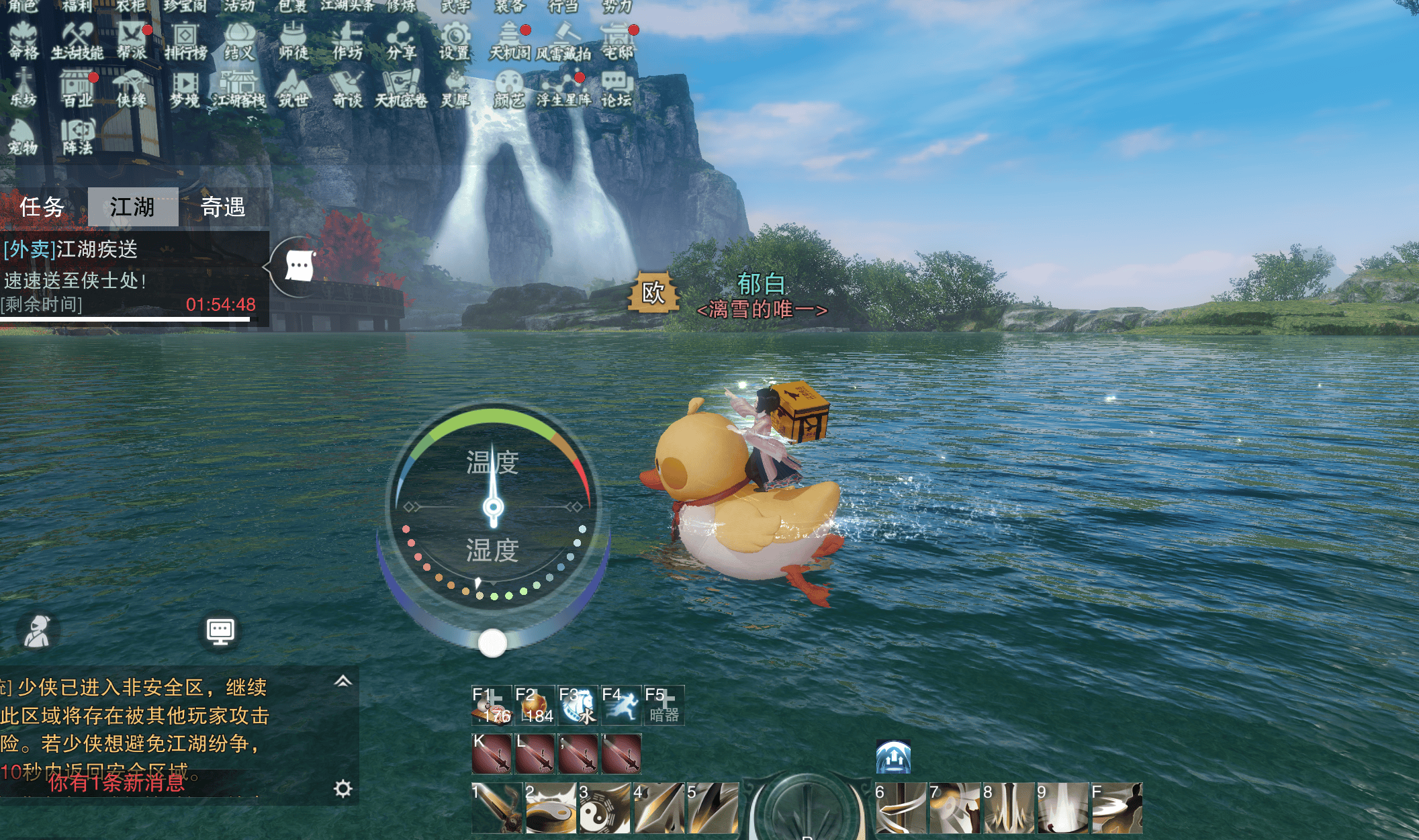This screenshot has width=1419, height=840.
Task: Click the monitor chat-bubble icon above the chat
Action: (x=220, y=631)
